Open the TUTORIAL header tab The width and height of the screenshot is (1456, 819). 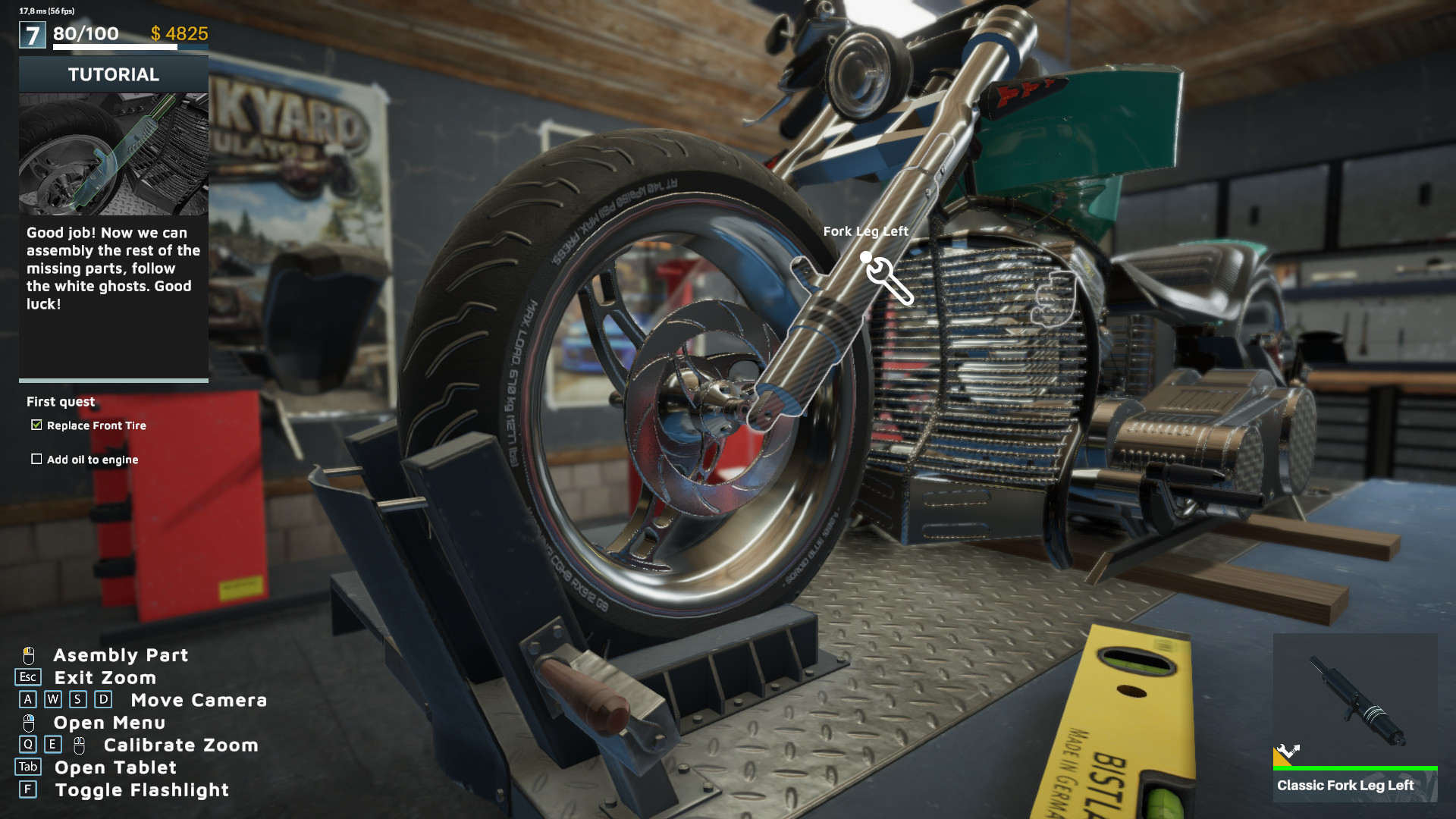pyautogui.click(x=113, y=74)
